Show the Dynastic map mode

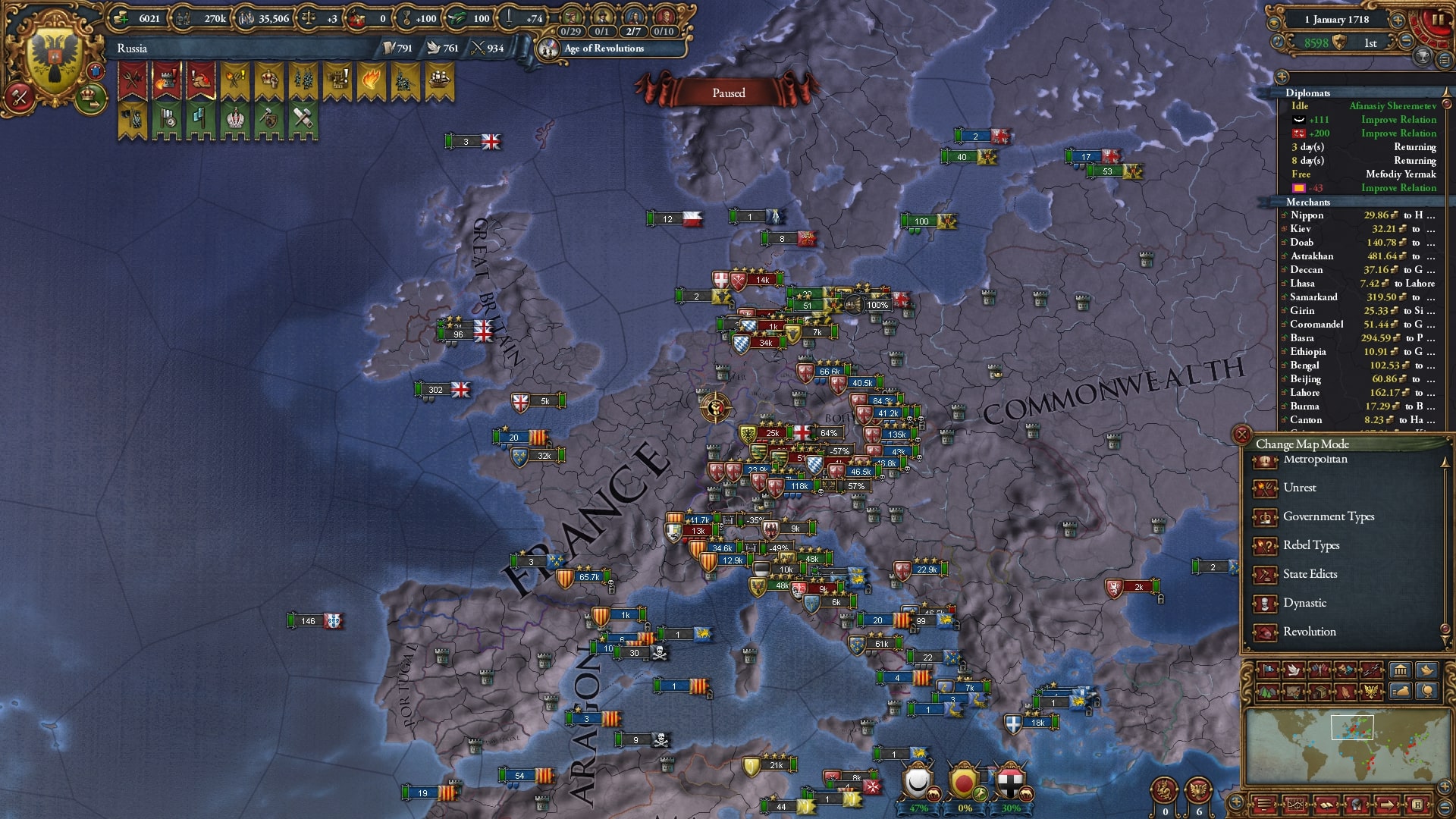tap(1304, 603)
